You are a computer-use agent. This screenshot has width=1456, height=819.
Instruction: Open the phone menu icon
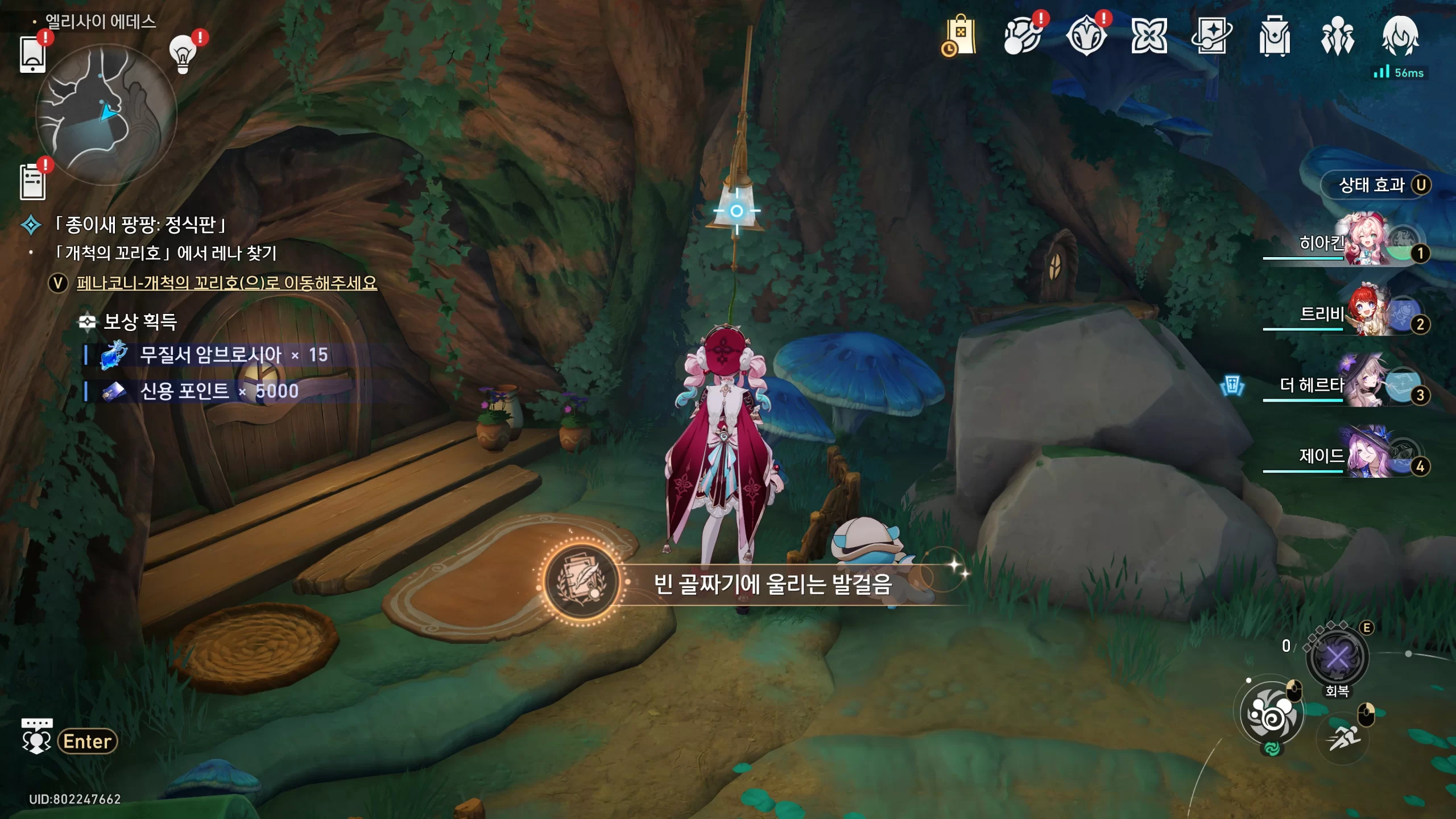click(x=32, y=55)
